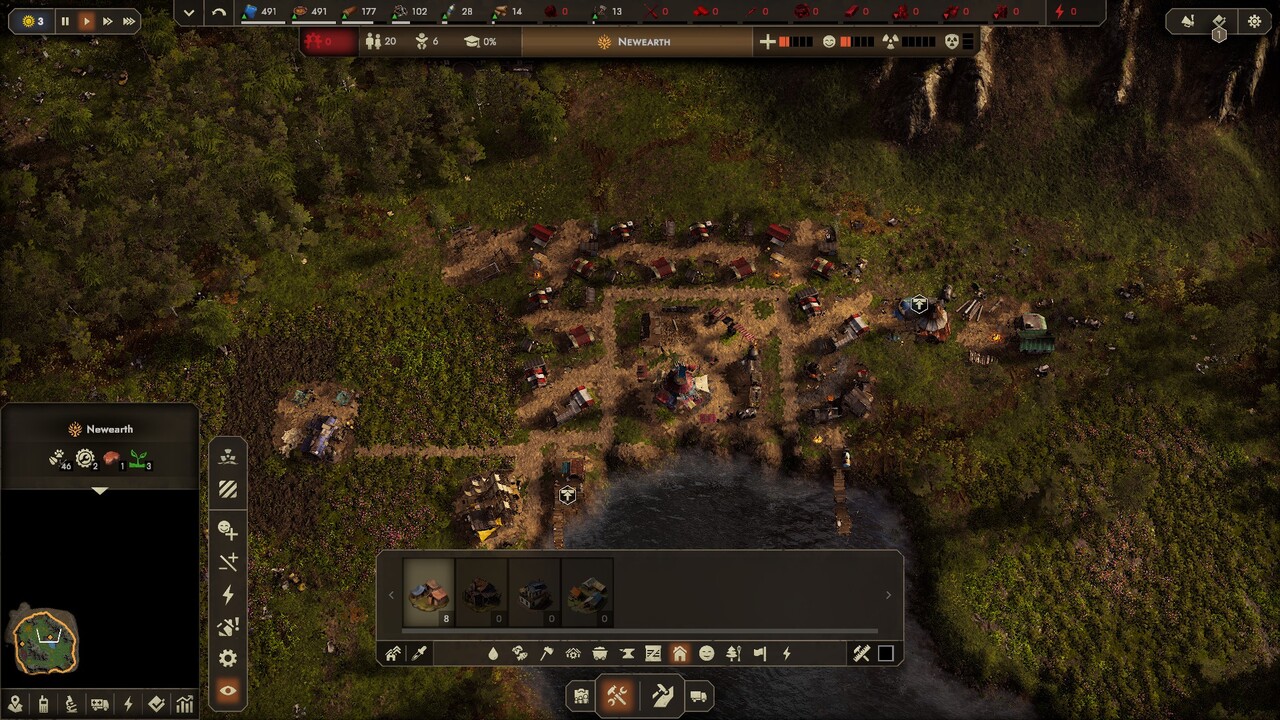This screenshot has height=720, width=1280.
Task: Switch to the mine cart building category
Action: click(x=600, y=653)
